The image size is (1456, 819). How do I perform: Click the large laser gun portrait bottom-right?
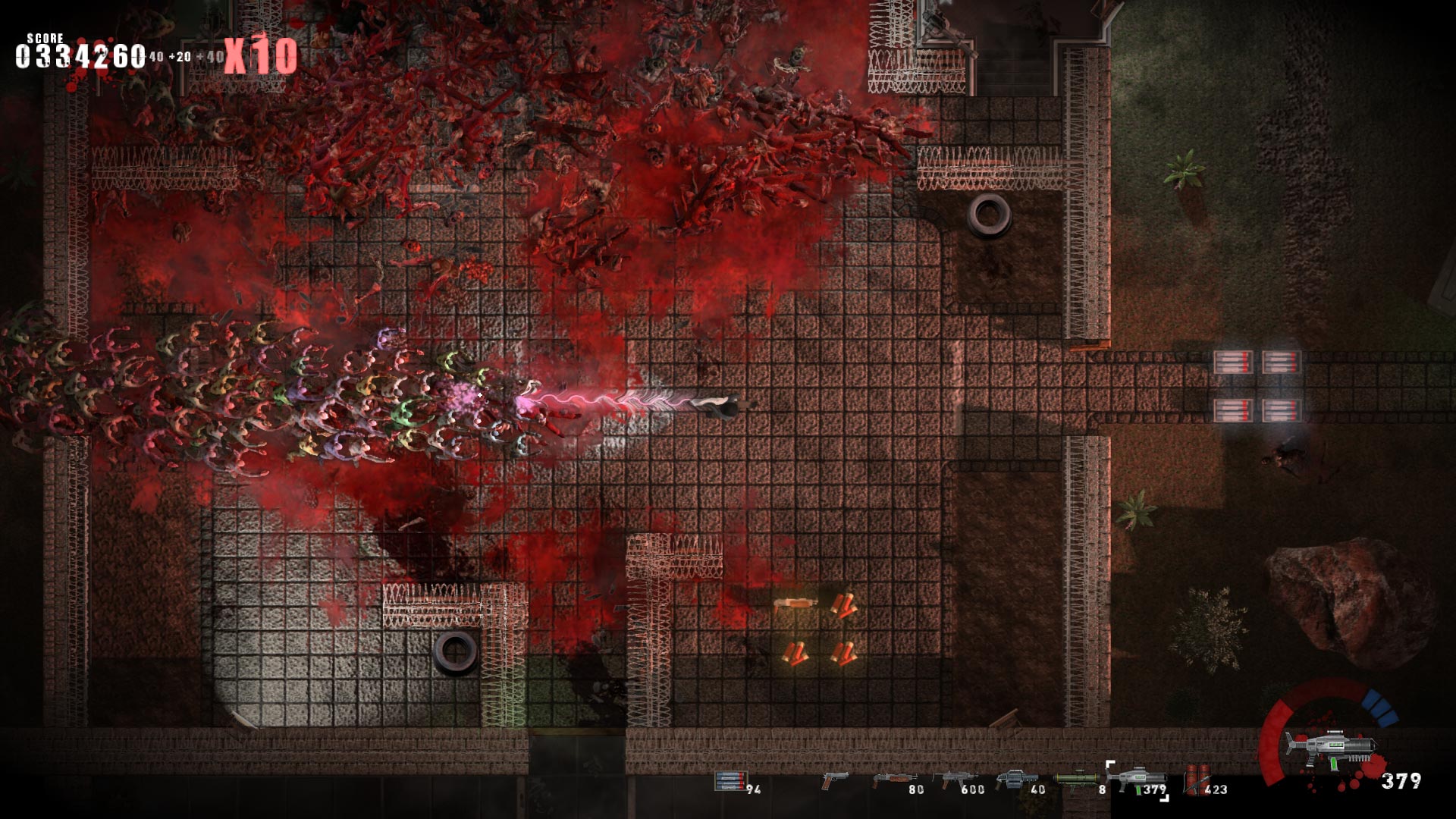coord(1331,748)
